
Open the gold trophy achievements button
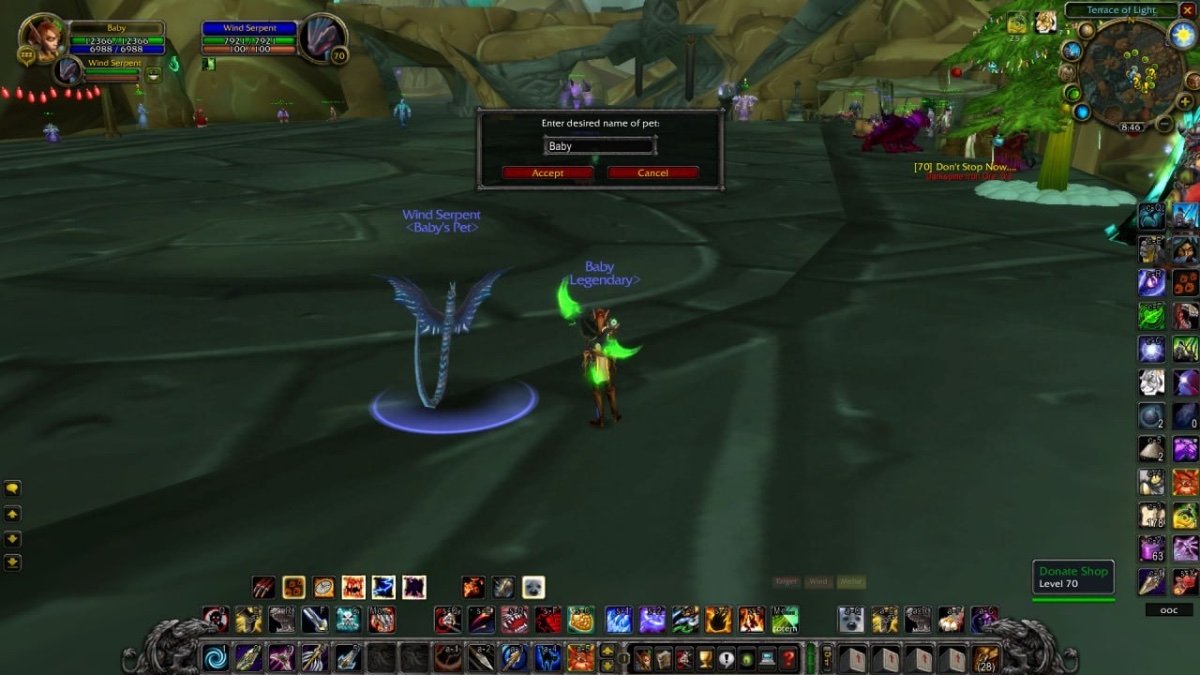[x=703, y=658]
